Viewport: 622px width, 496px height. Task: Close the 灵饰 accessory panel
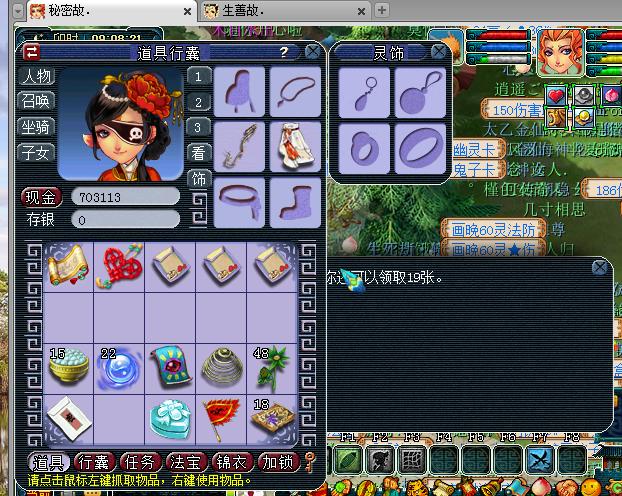pyautogui.click(x=438, y=51)
